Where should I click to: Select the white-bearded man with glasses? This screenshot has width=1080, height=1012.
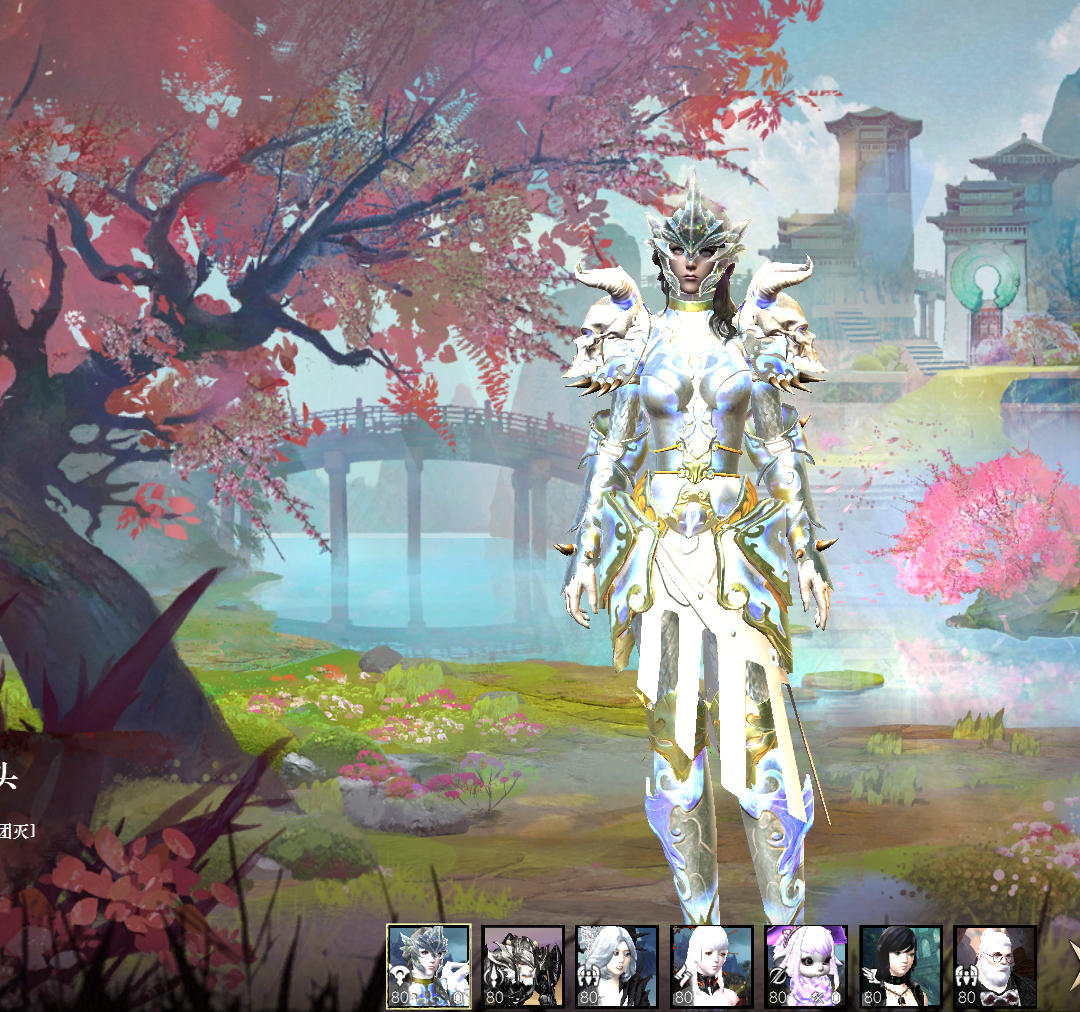point(994,966)
